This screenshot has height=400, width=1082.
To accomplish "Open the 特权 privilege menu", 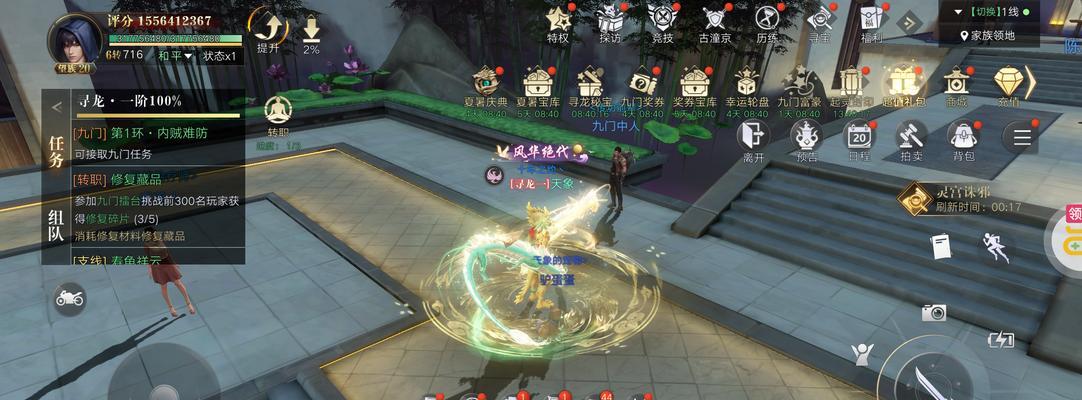I will [558, 20].
